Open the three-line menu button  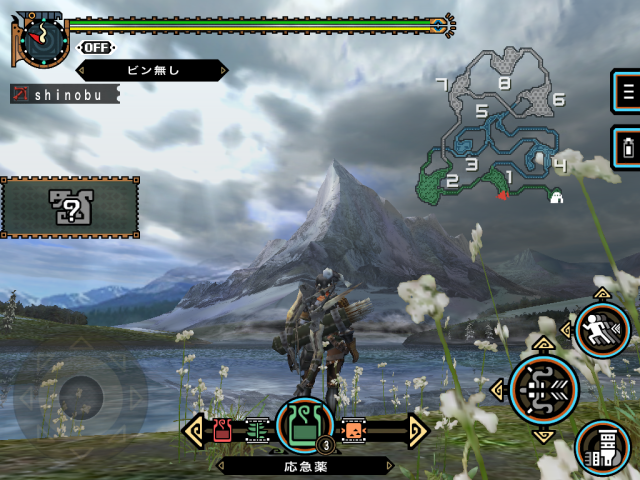point(628,93)
